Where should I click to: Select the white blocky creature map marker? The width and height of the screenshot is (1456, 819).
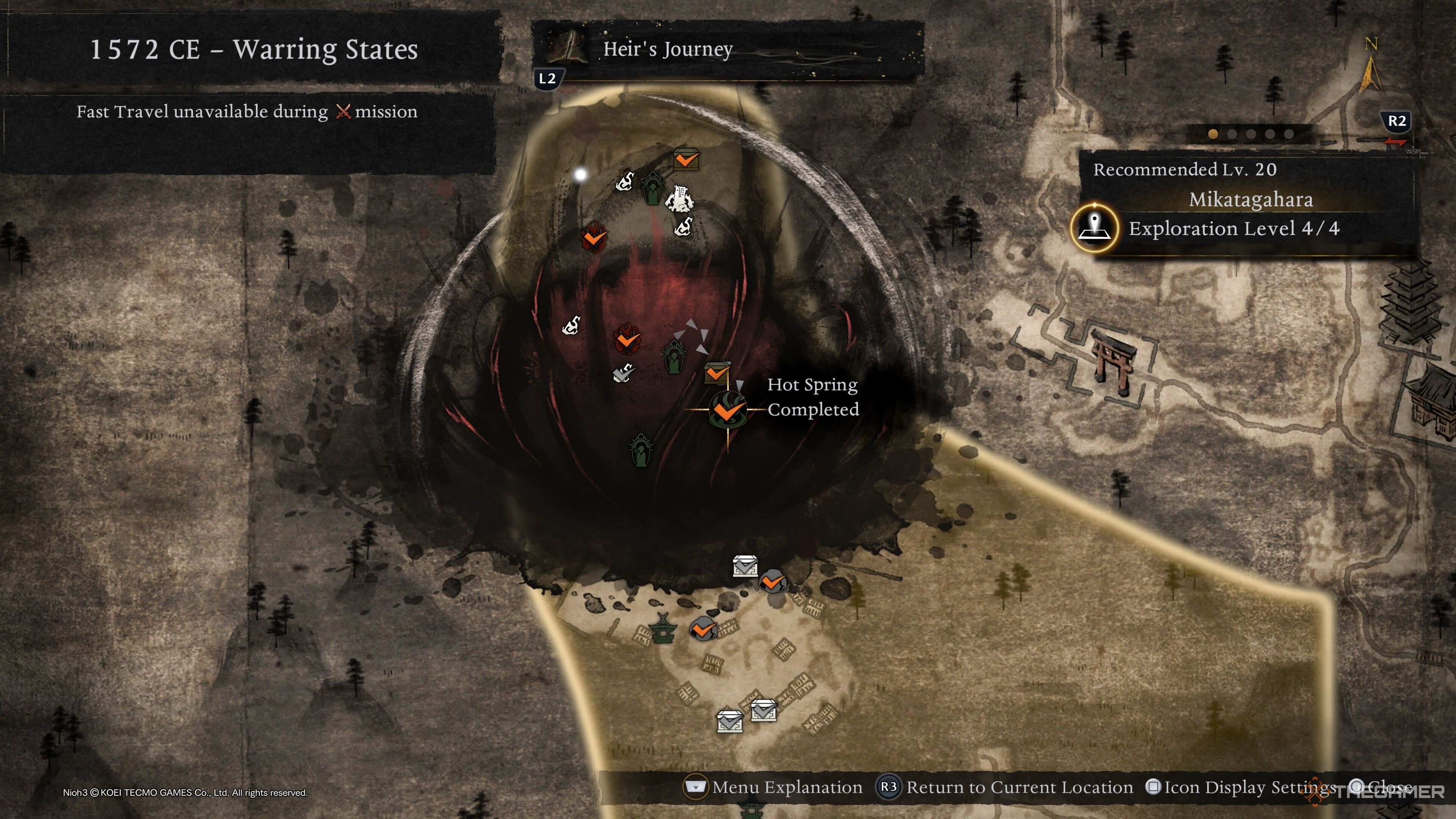(678, 198)
